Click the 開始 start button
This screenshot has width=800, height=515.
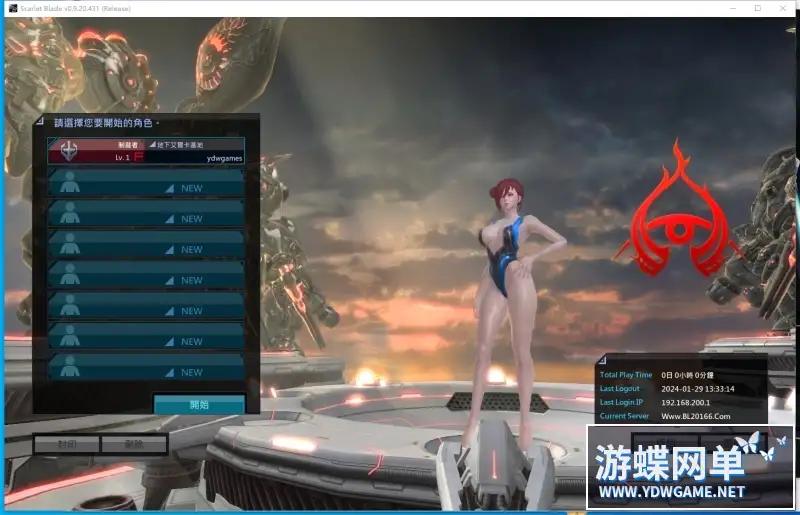pyautogui.click(x=199, y=405)
